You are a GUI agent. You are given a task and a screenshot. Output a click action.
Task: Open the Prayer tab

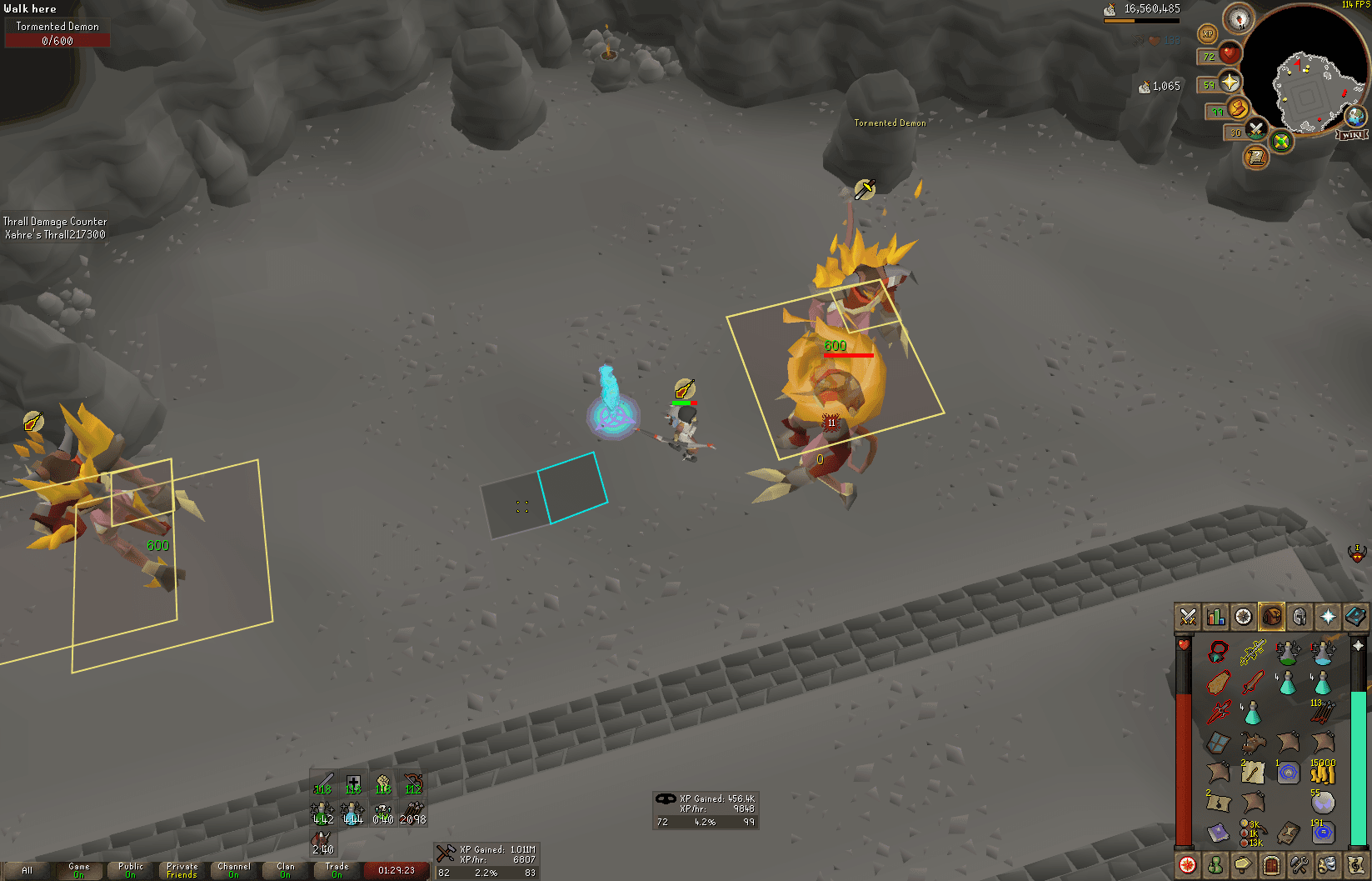point(1328,617)
